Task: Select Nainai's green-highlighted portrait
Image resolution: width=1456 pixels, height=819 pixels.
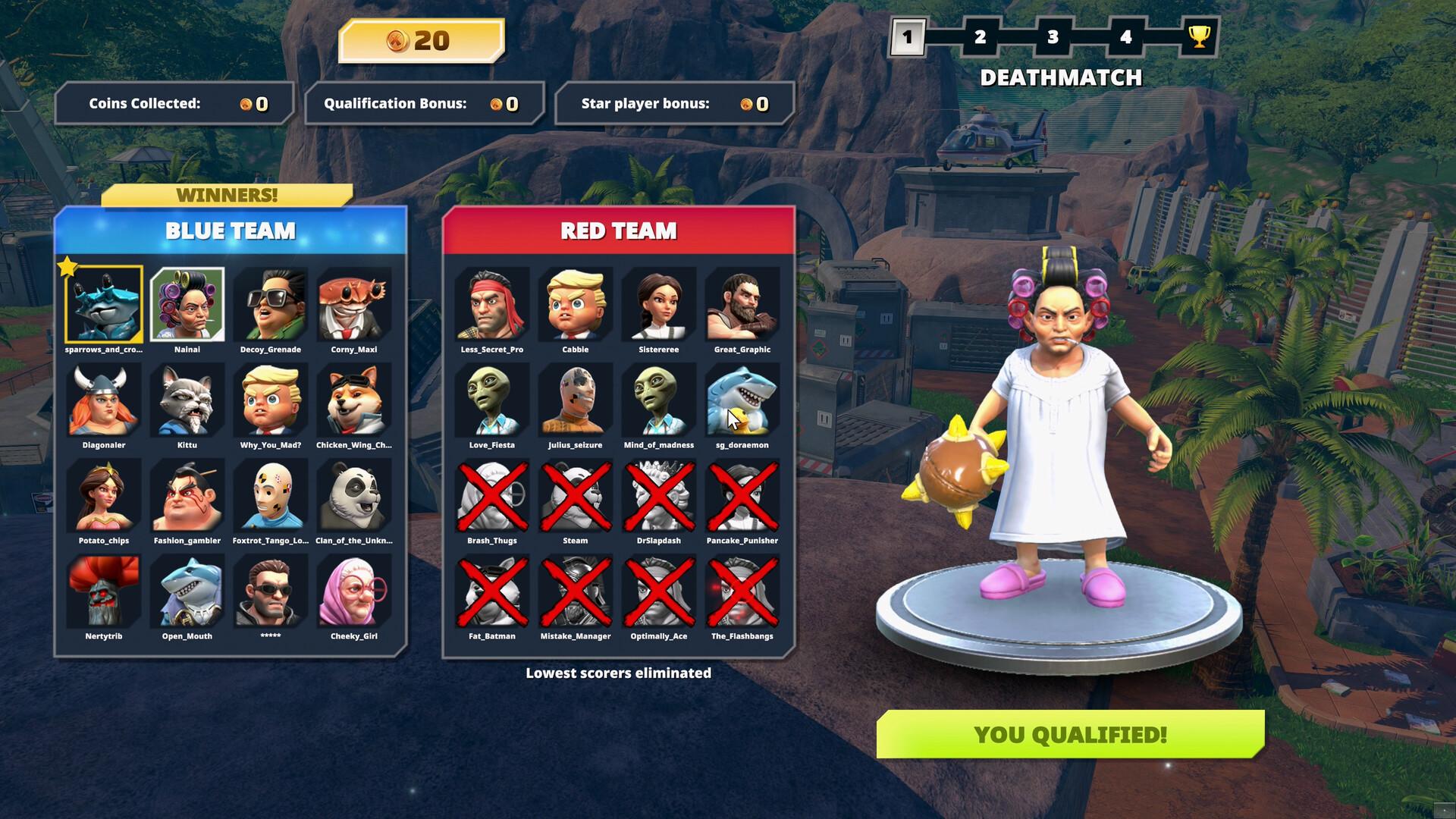Action: point(187,304)
